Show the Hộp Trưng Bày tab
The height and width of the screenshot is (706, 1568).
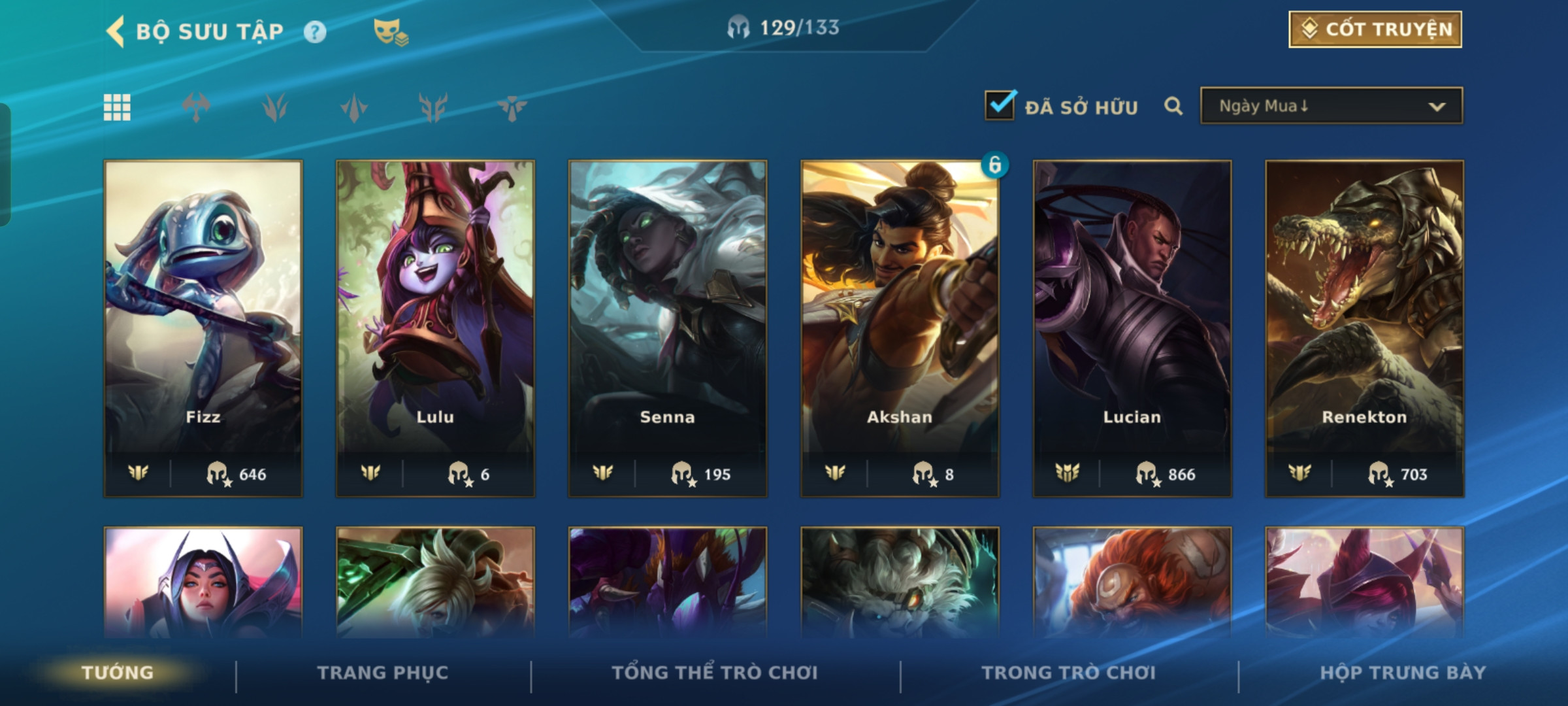click(x=1403, y=673)
